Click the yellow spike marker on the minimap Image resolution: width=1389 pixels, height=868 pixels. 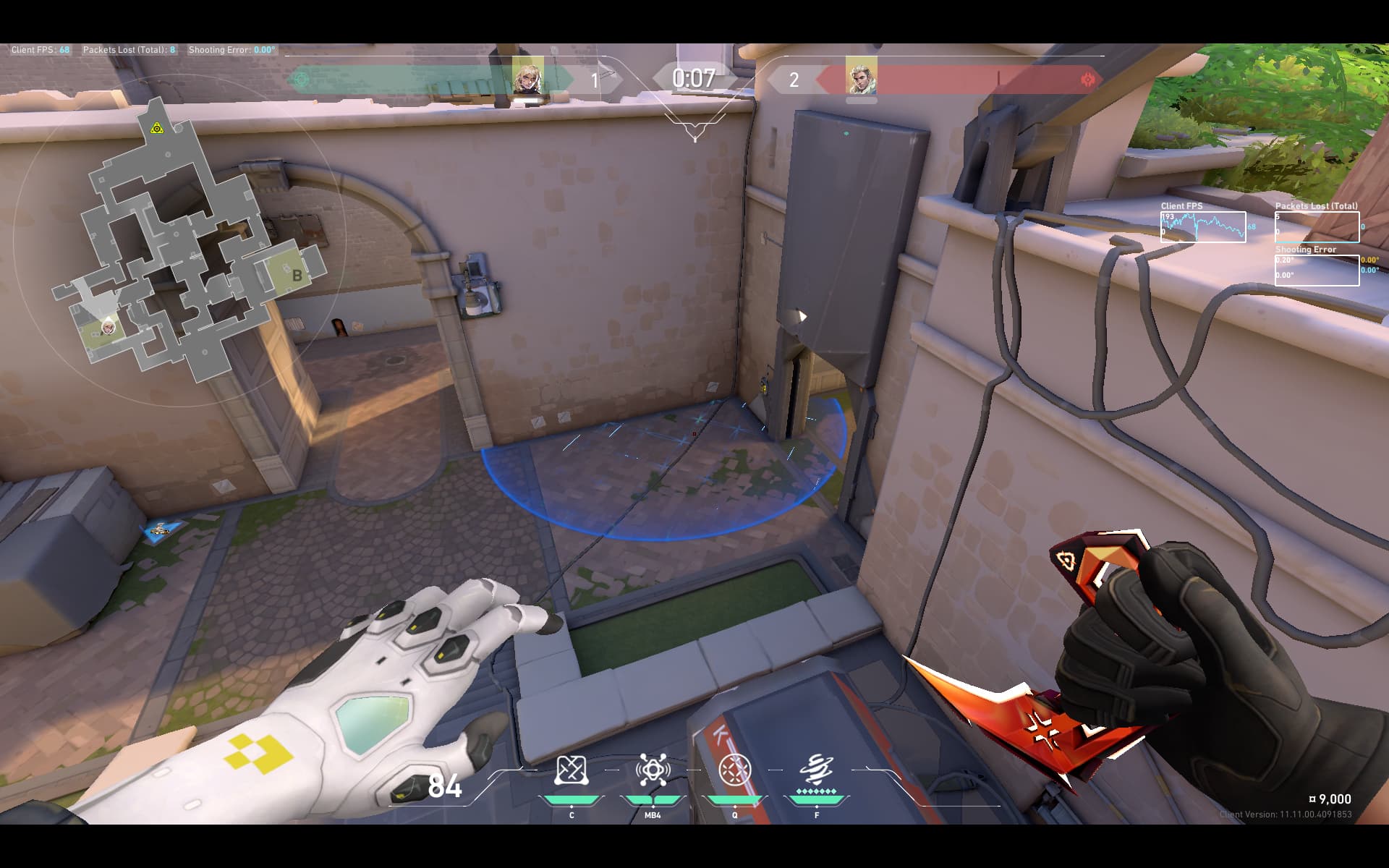[157, 129]
